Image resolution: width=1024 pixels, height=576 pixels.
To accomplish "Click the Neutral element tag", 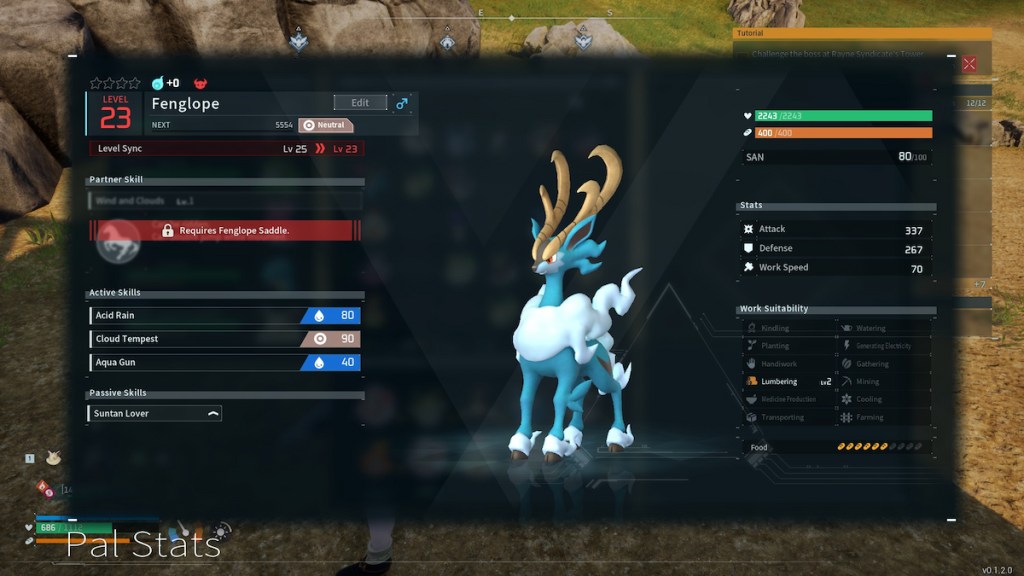I will click(x=326, y=126).
